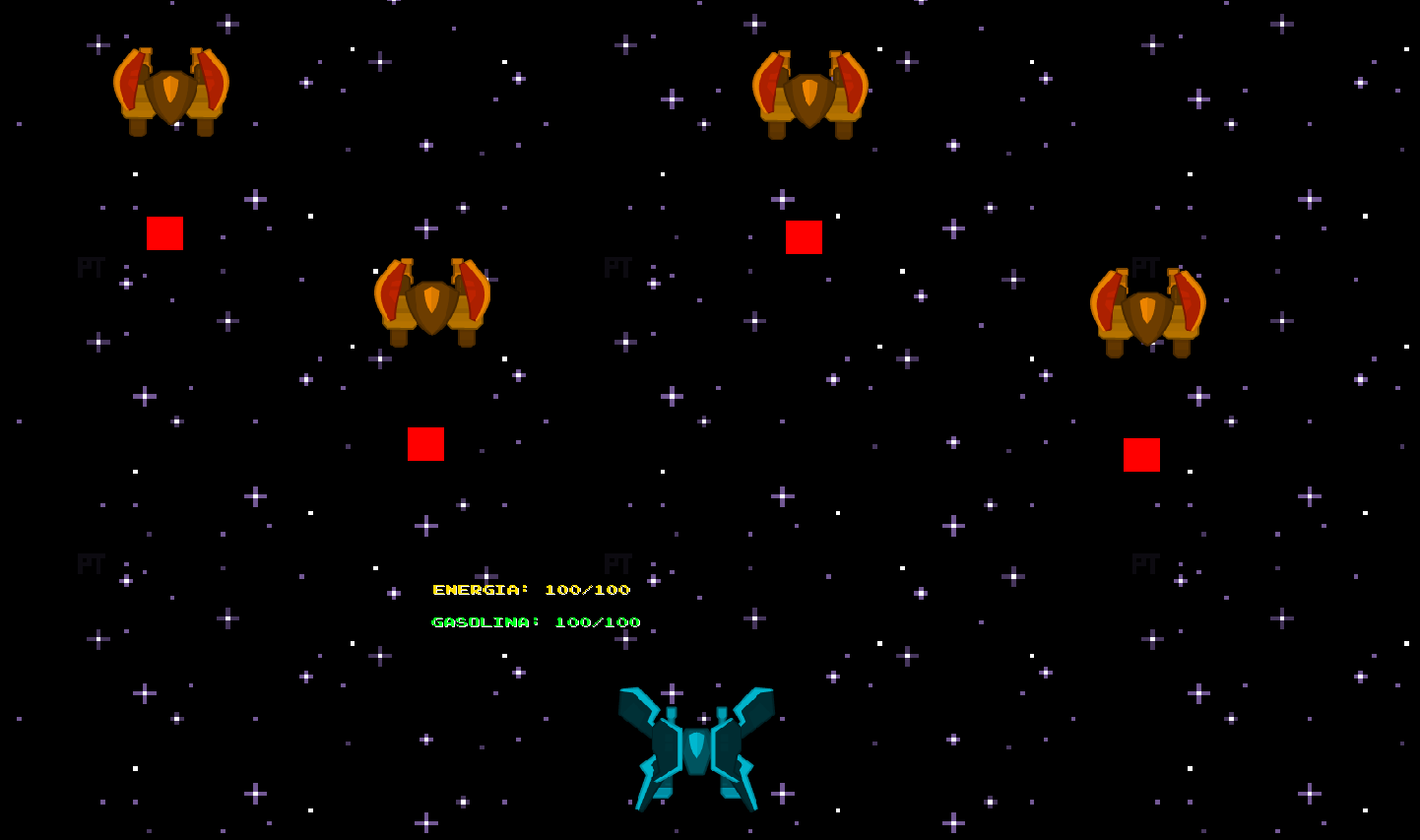Select the red projectile below the top-center enemy
This screenshot has height=840, width=1420.
pyautogui.click(x=805, y=236)
